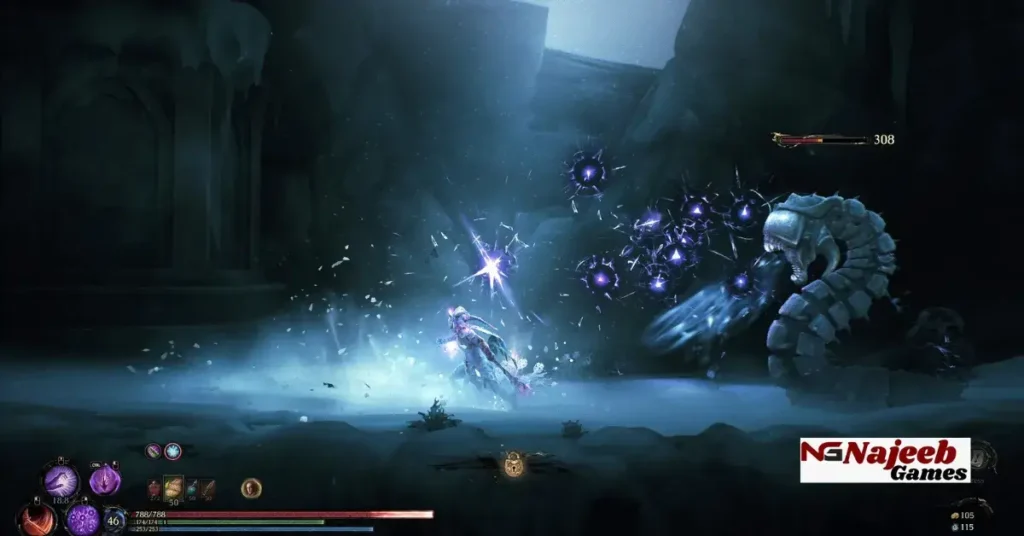Click the Najeeb Games watermark logo

point(885,460)
